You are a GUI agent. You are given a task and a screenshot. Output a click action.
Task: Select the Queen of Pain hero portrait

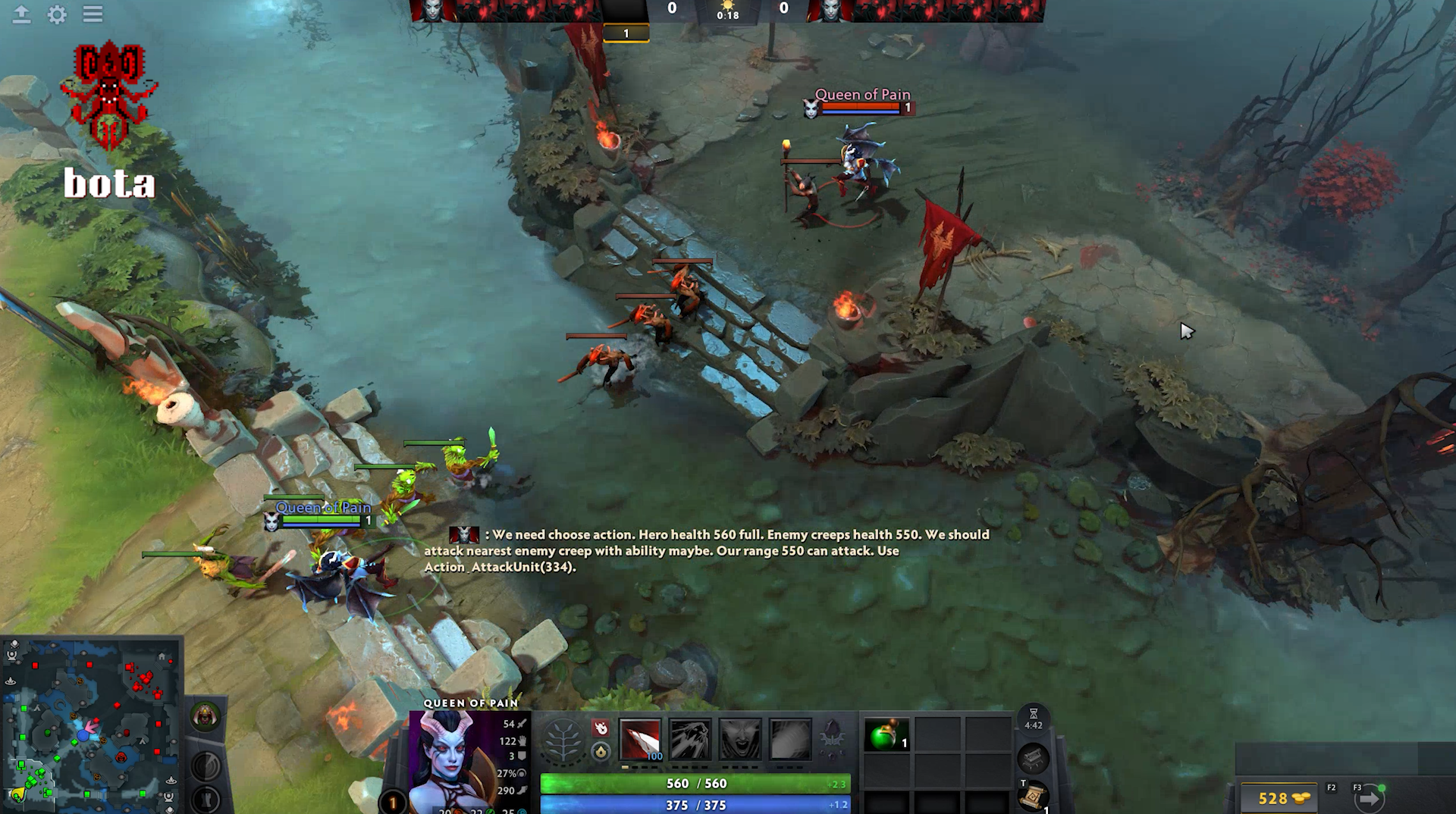click(x=453, y=762)
